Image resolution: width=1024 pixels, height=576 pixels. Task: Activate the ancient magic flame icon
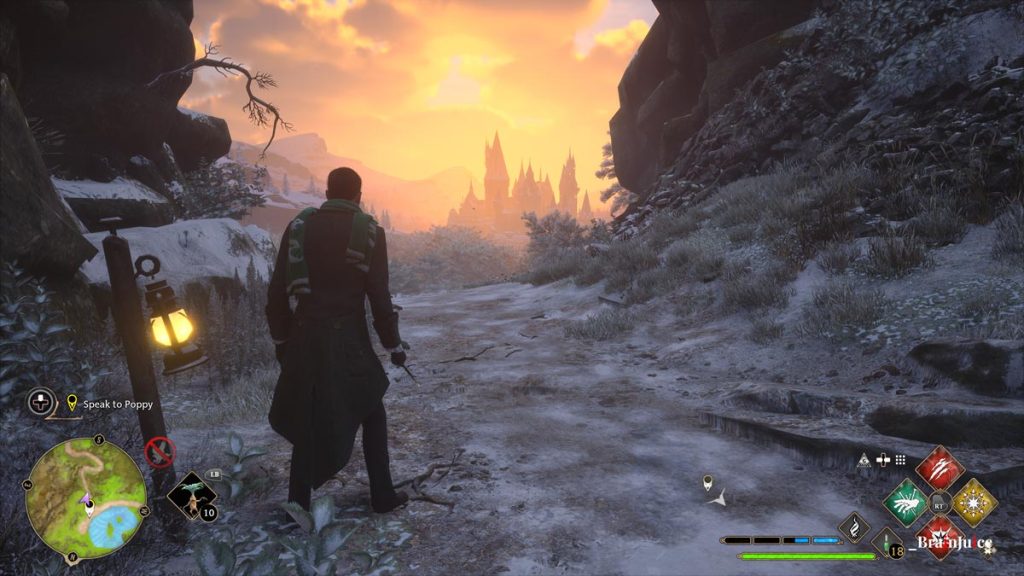click(853, 527)
